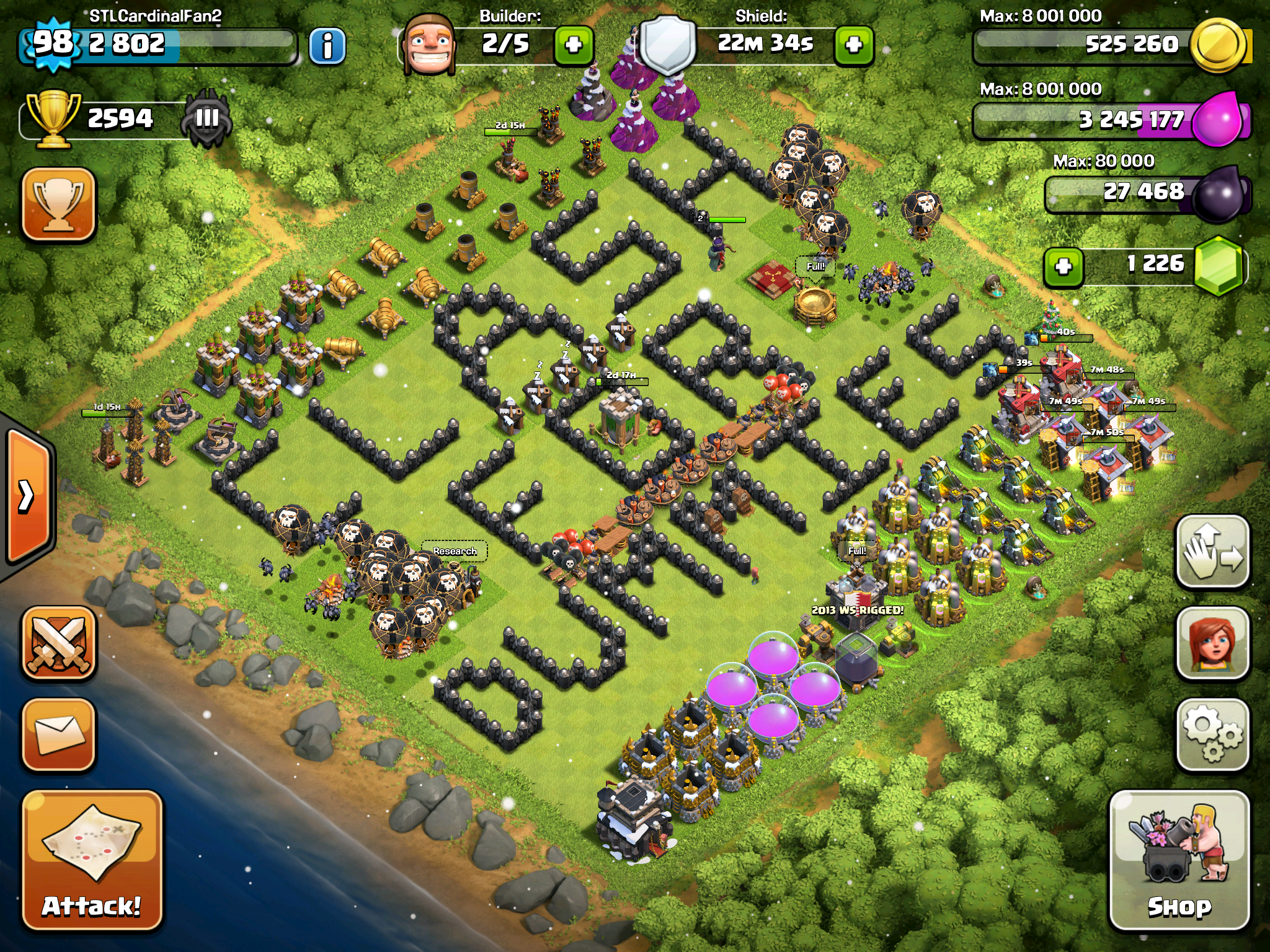Extend shield with green plus button
This screenshot has height=952, width=1270.
tap(854, 45)
